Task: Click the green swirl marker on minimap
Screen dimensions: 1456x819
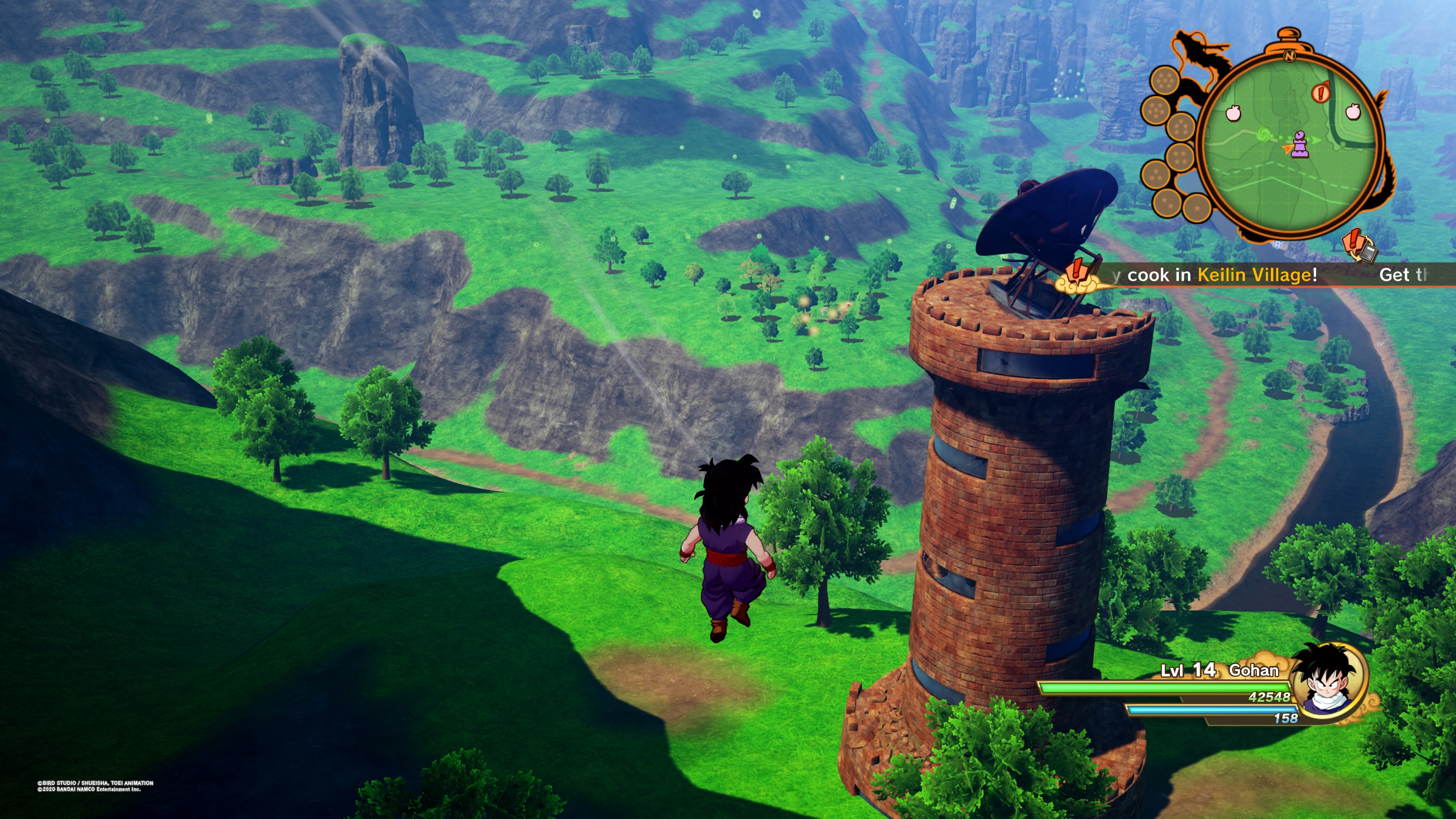Action: coord(1263,135)
